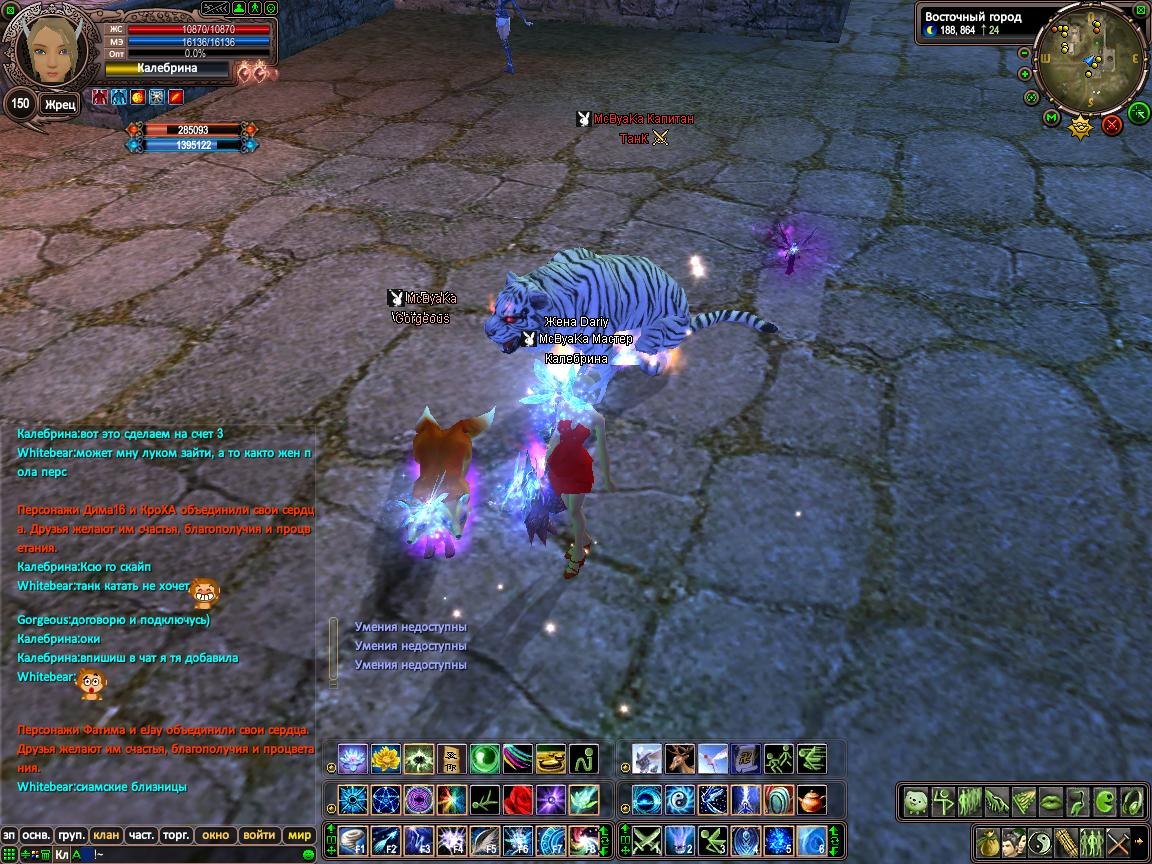The width and height of the screenshot is (1152, 864).
Task: Activate the tornado skill in slot F1
Action: pyautogui.click(x=353, y=840)
